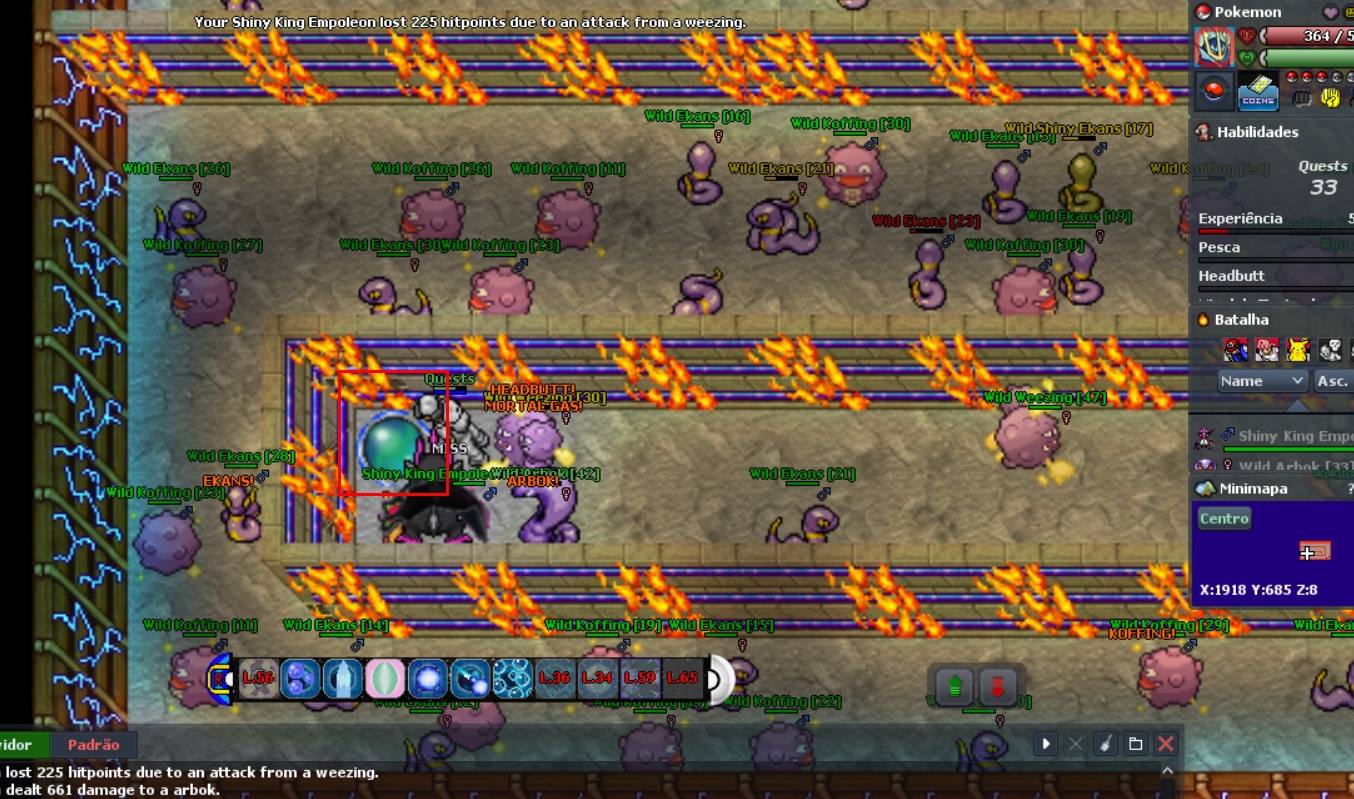Toggle the Asc. sort order button
This screenshot has width=1354, height=799.
coord(1332,381)
